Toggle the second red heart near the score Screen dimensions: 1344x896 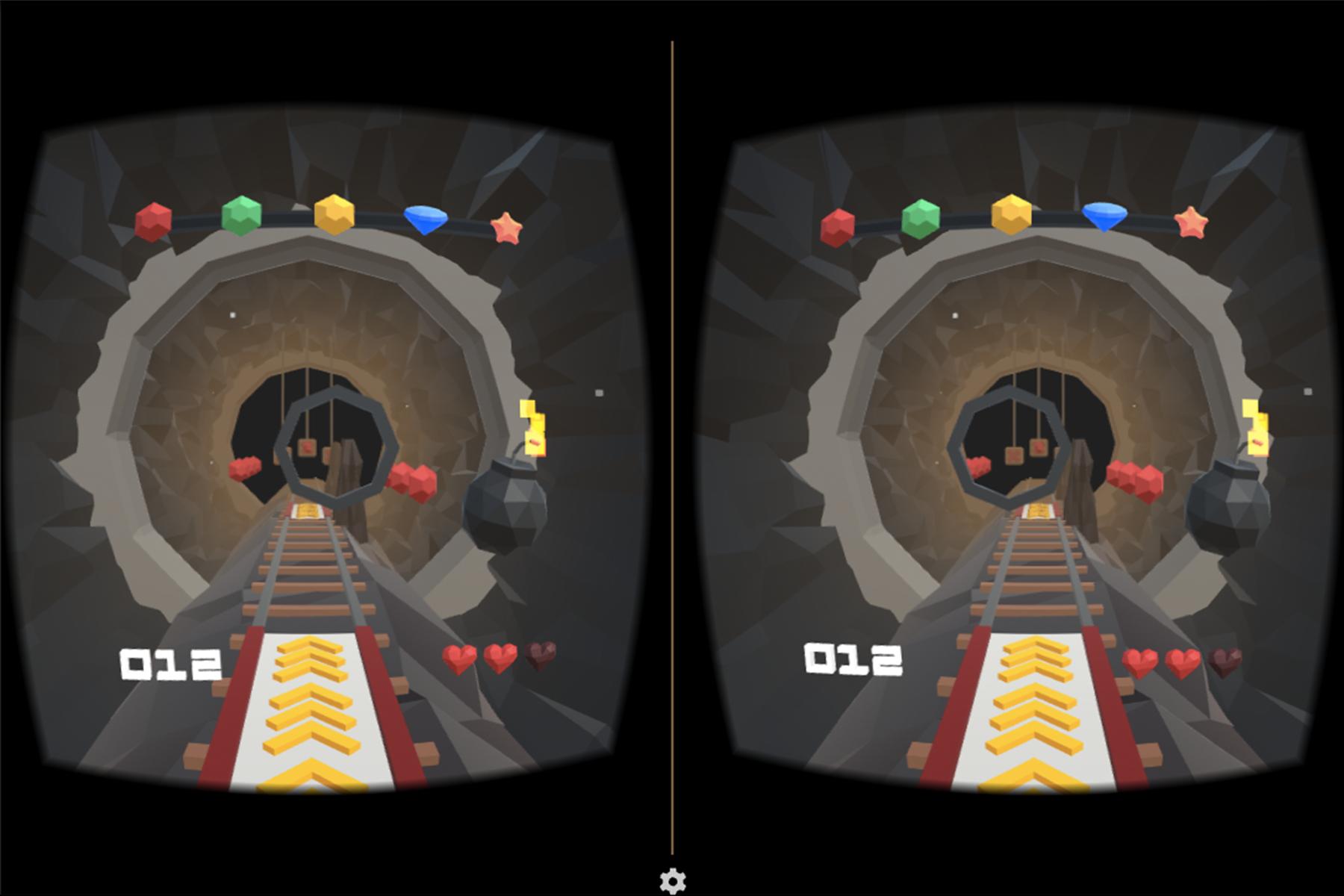point(499,657)
